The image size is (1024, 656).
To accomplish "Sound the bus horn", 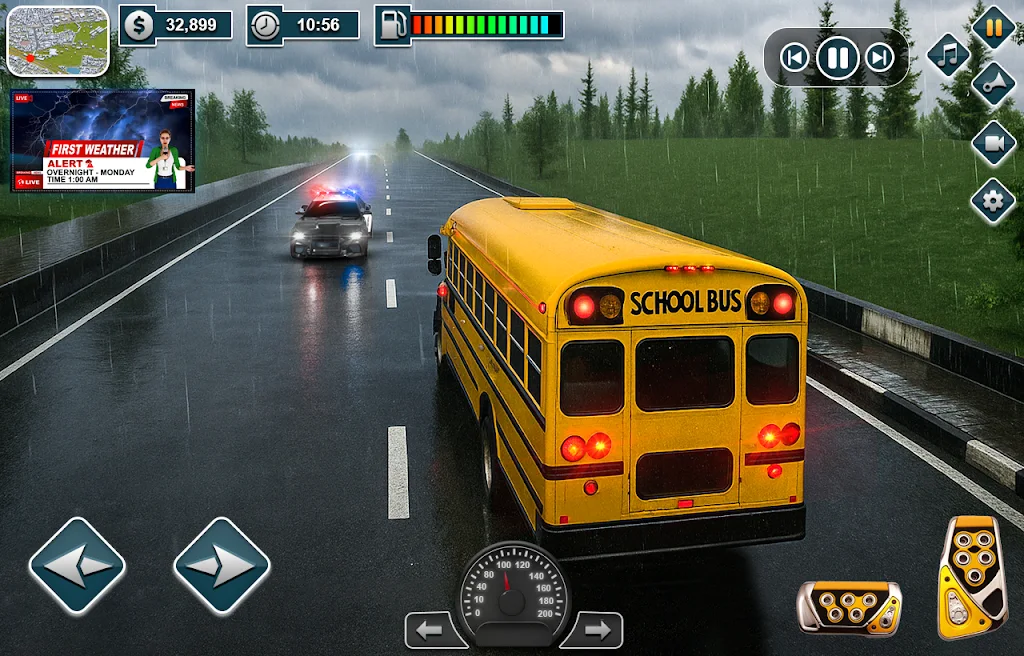I will coord(992,83).
